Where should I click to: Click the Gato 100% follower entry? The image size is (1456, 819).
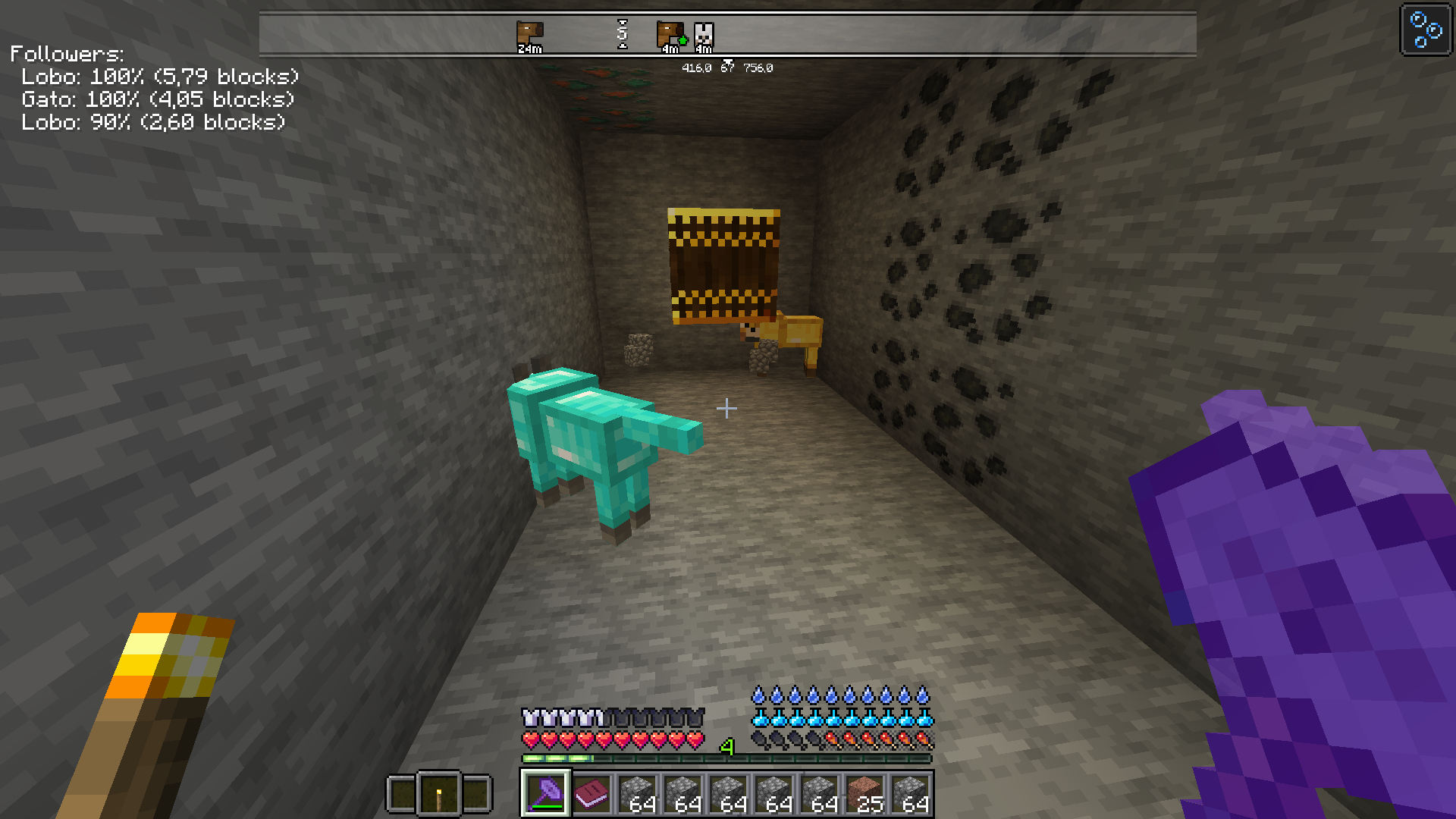click(157, 99)
